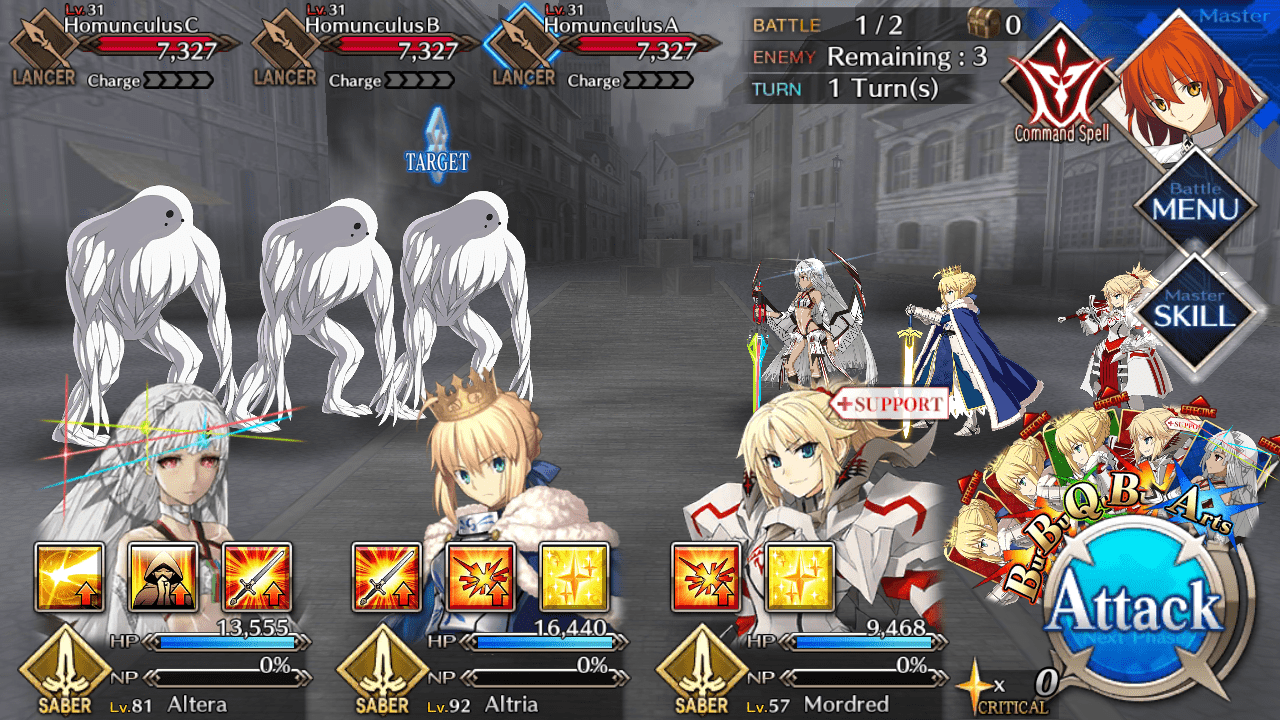Activate Altera's sword attack-up skill

tap(256, 577)
